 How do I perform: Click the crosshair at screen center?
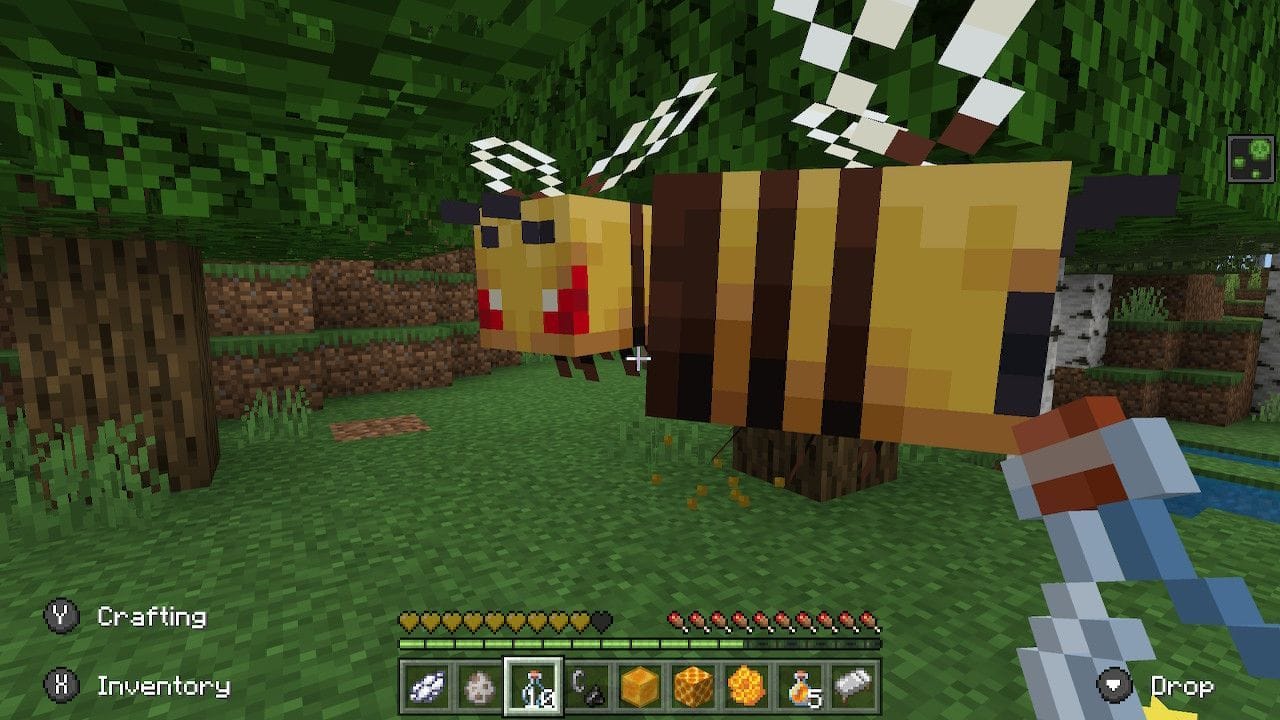pyautogui.click(x=639, y=357)
